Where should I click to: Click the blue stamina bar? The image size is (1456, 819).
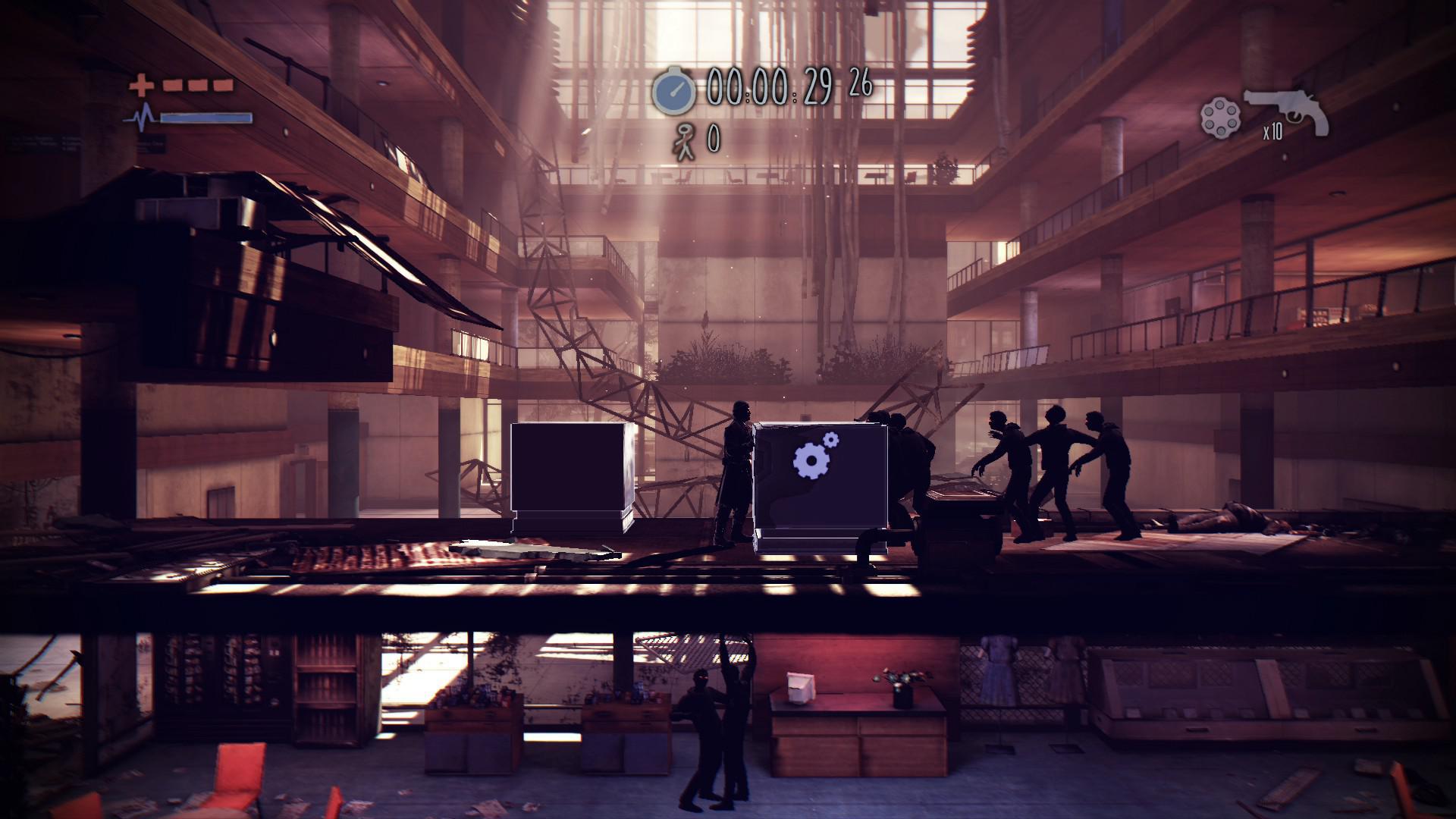(205, 119)
